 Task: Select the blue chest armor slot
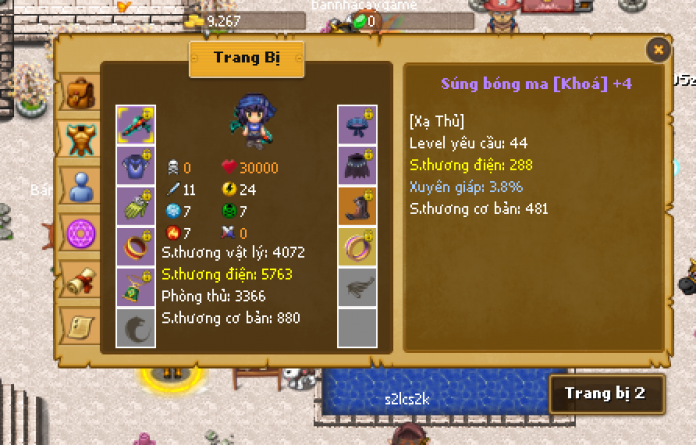135,165
